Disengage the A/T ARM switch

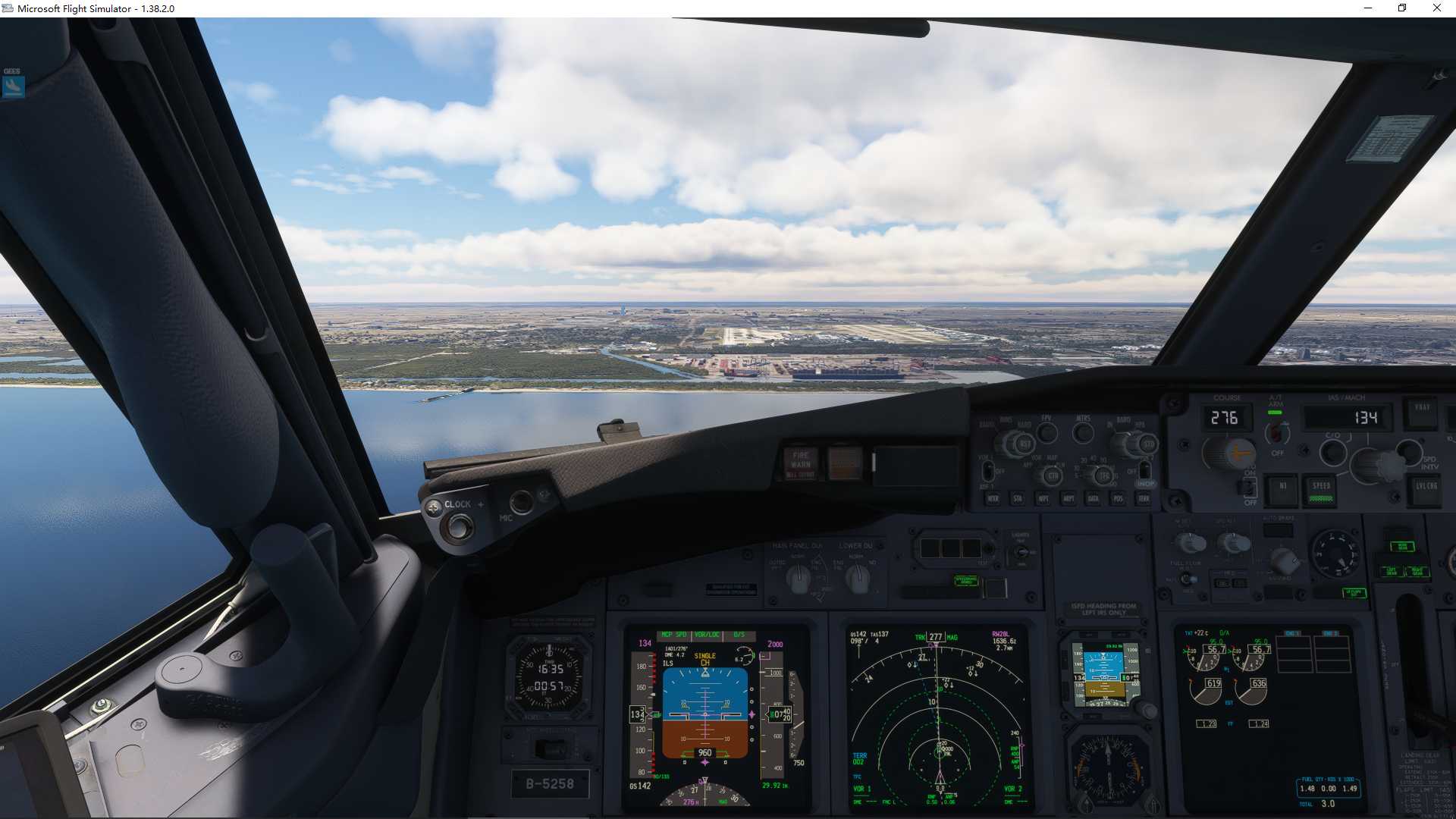pos(1276,432)
